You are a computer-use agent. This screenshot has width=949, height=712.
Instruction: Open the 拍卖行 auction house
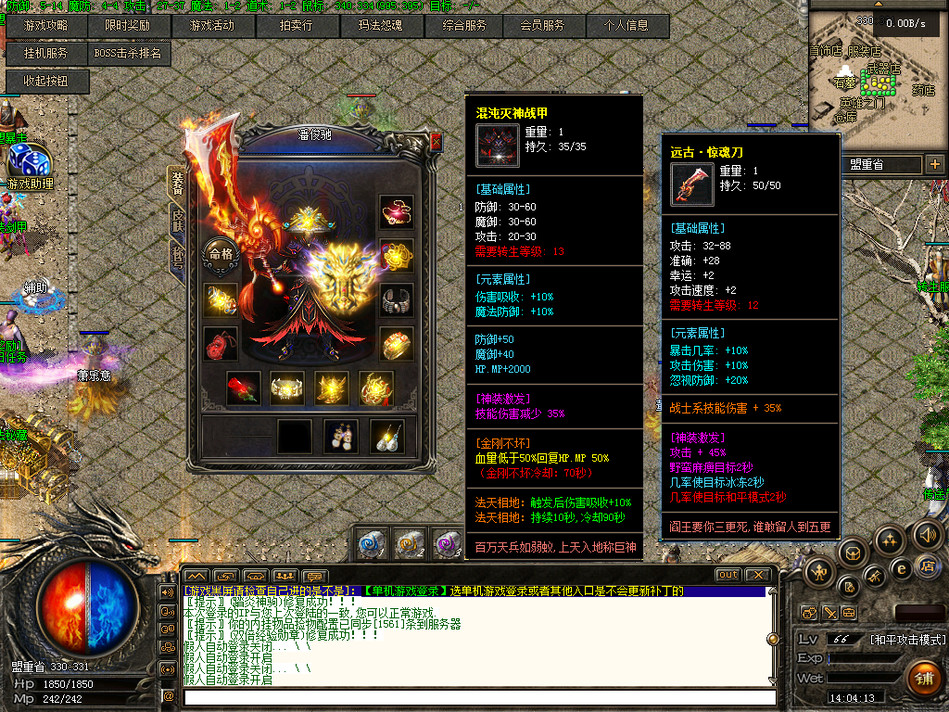point(296,26)
